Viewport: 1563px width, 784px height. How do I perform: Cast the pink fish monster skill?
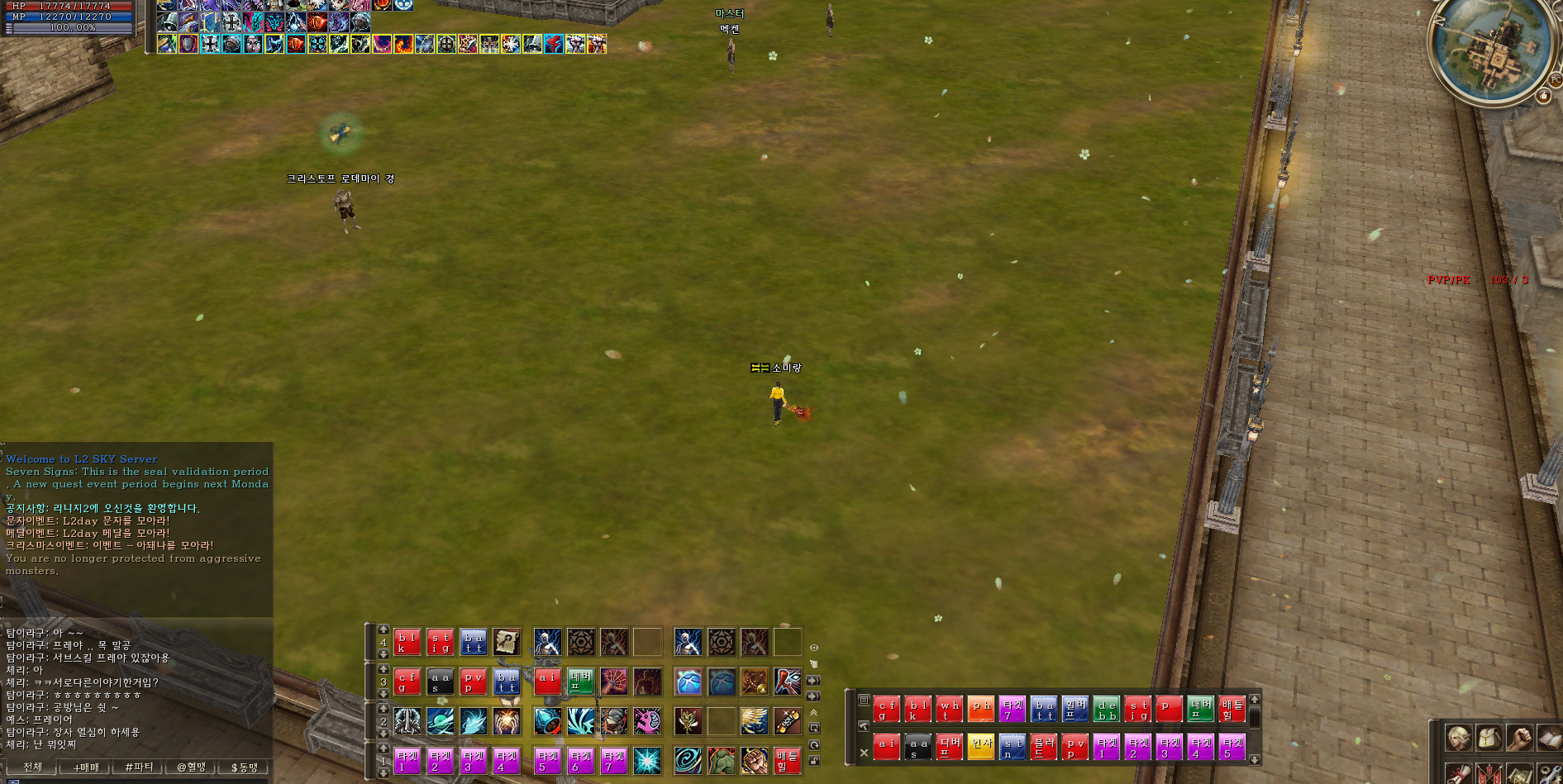pyautogui.click(x=647, y=722)
